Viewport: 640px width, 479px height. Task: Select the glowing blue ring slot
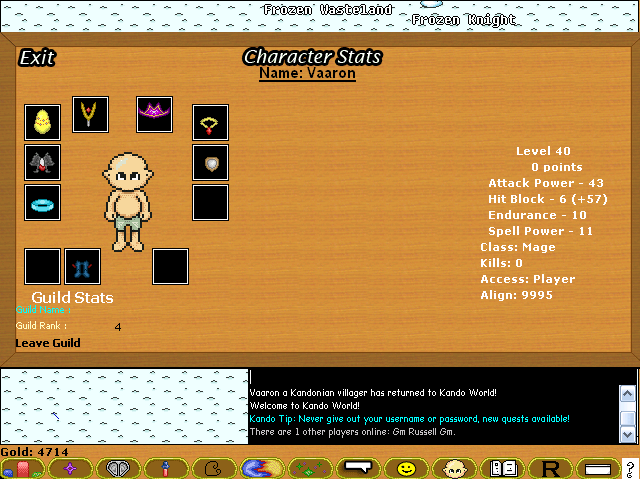pos(43,202)
